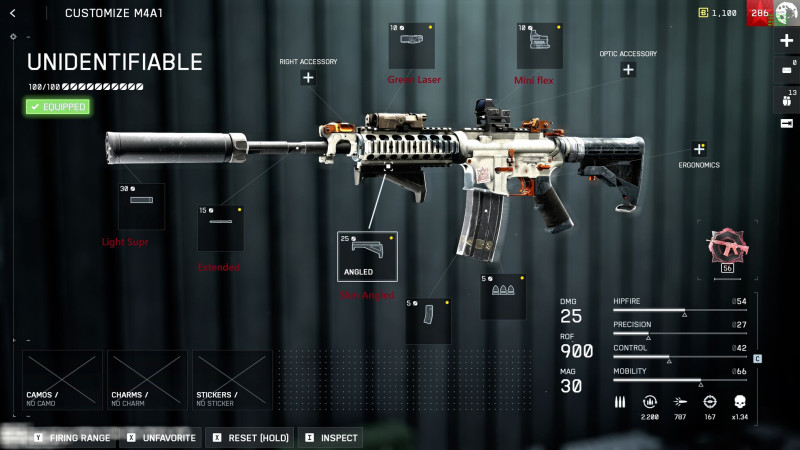Choose the Light Suppressor muzzle slot
This screenshot has height=450, width=800.
[141, 206]
